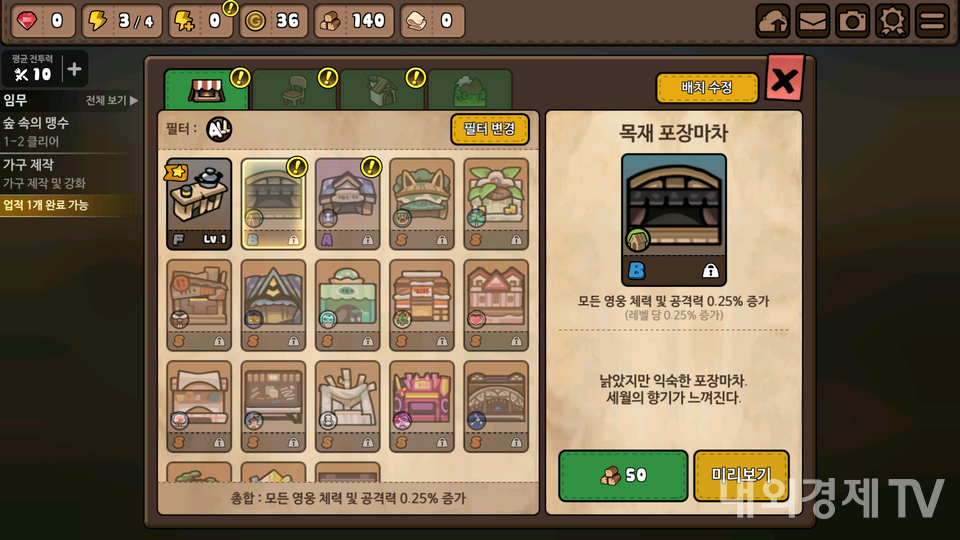Open the cloud save icon
This screenshot has height=540, width=960.
(x=772, y=21)
